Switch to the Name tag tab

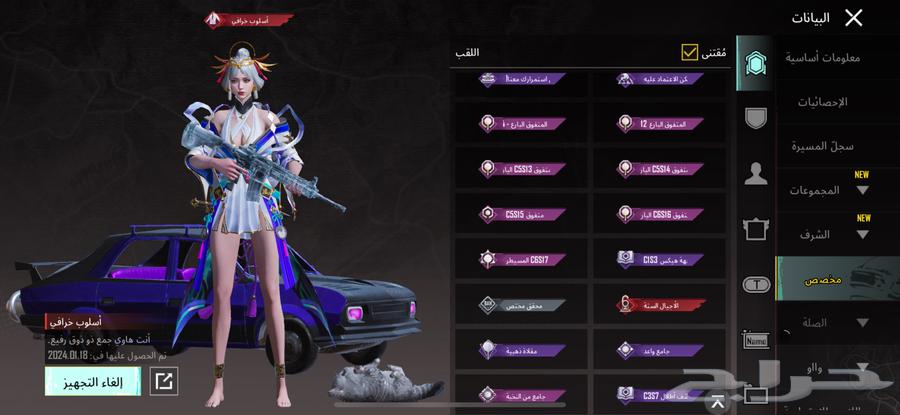pos(756,341)
